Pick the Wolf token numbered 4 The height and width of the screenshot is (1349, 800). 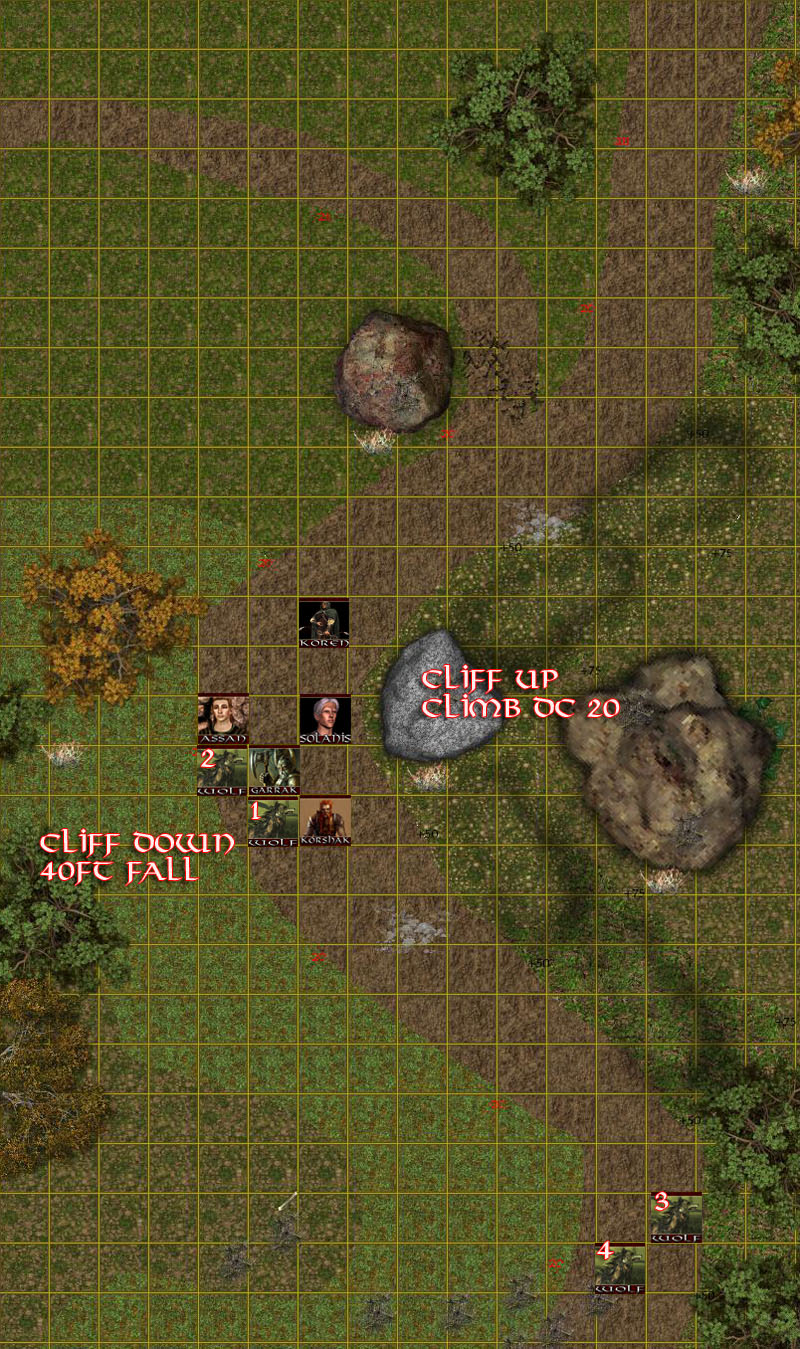(x=620, y=1268)
